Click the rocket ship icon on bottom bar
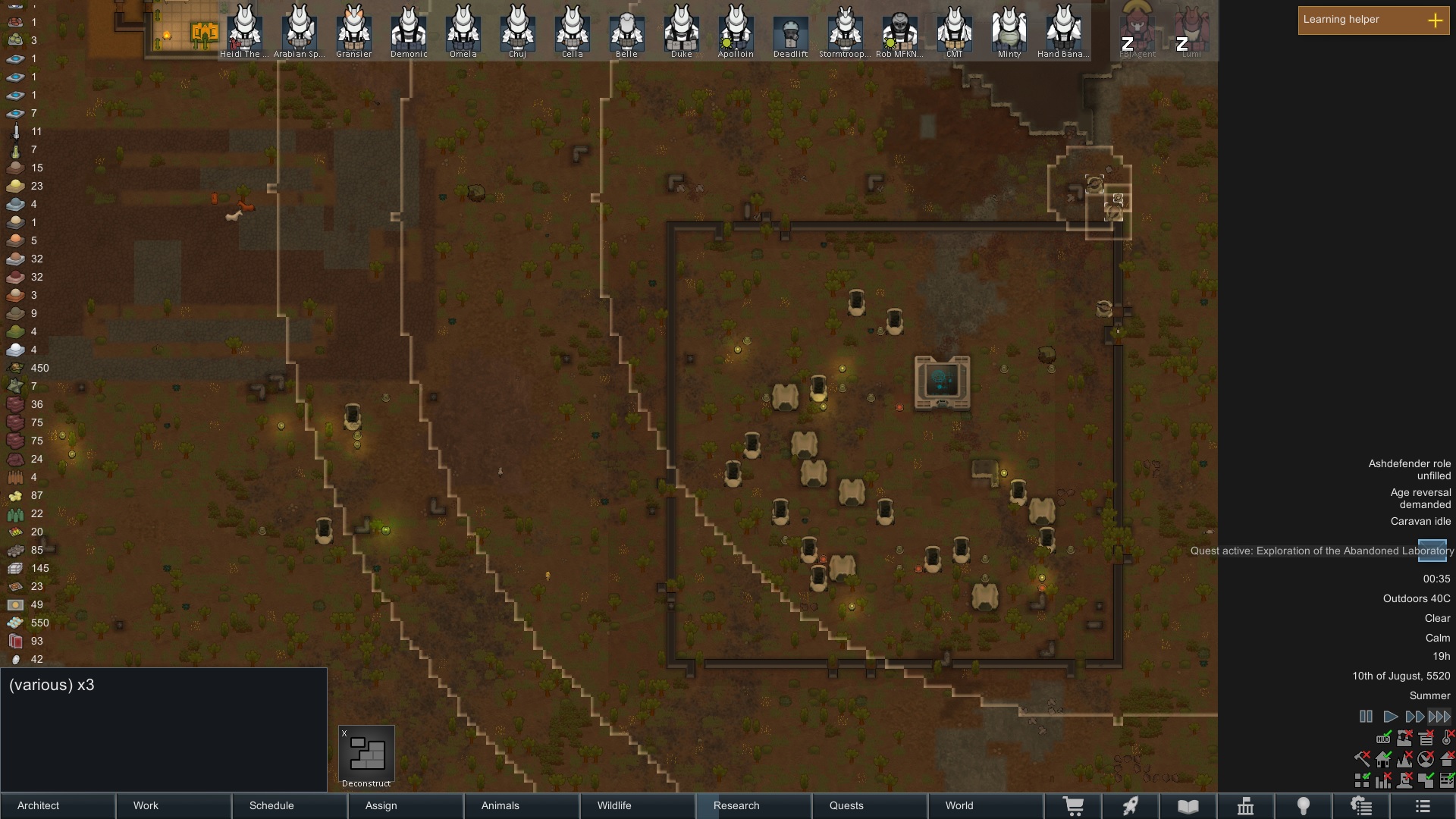Viewport: 1456px width, 819px height. coord(1131,806)
